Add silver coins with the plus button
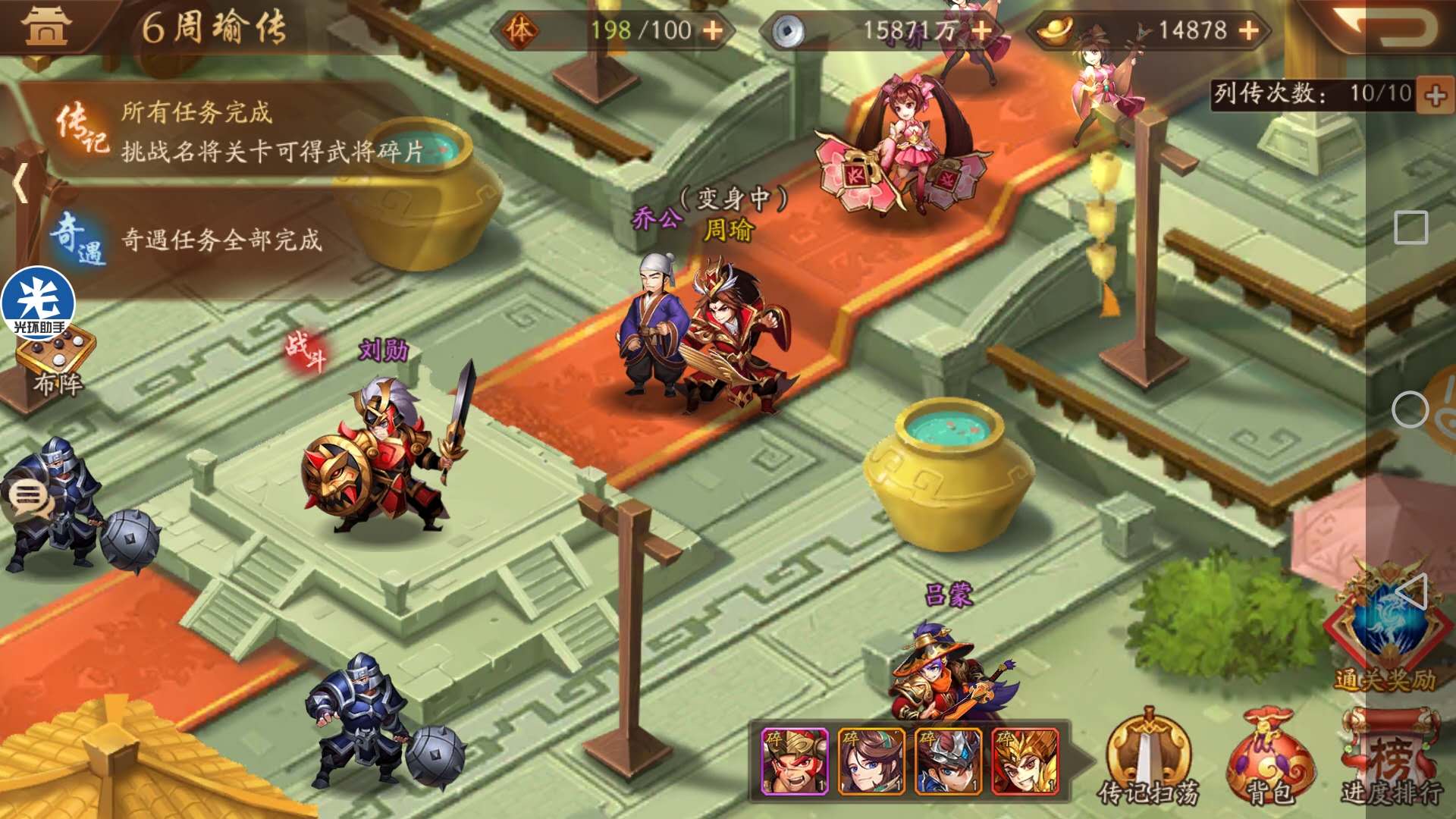Viewport: 1456px width, 819px height. point(981,30)
